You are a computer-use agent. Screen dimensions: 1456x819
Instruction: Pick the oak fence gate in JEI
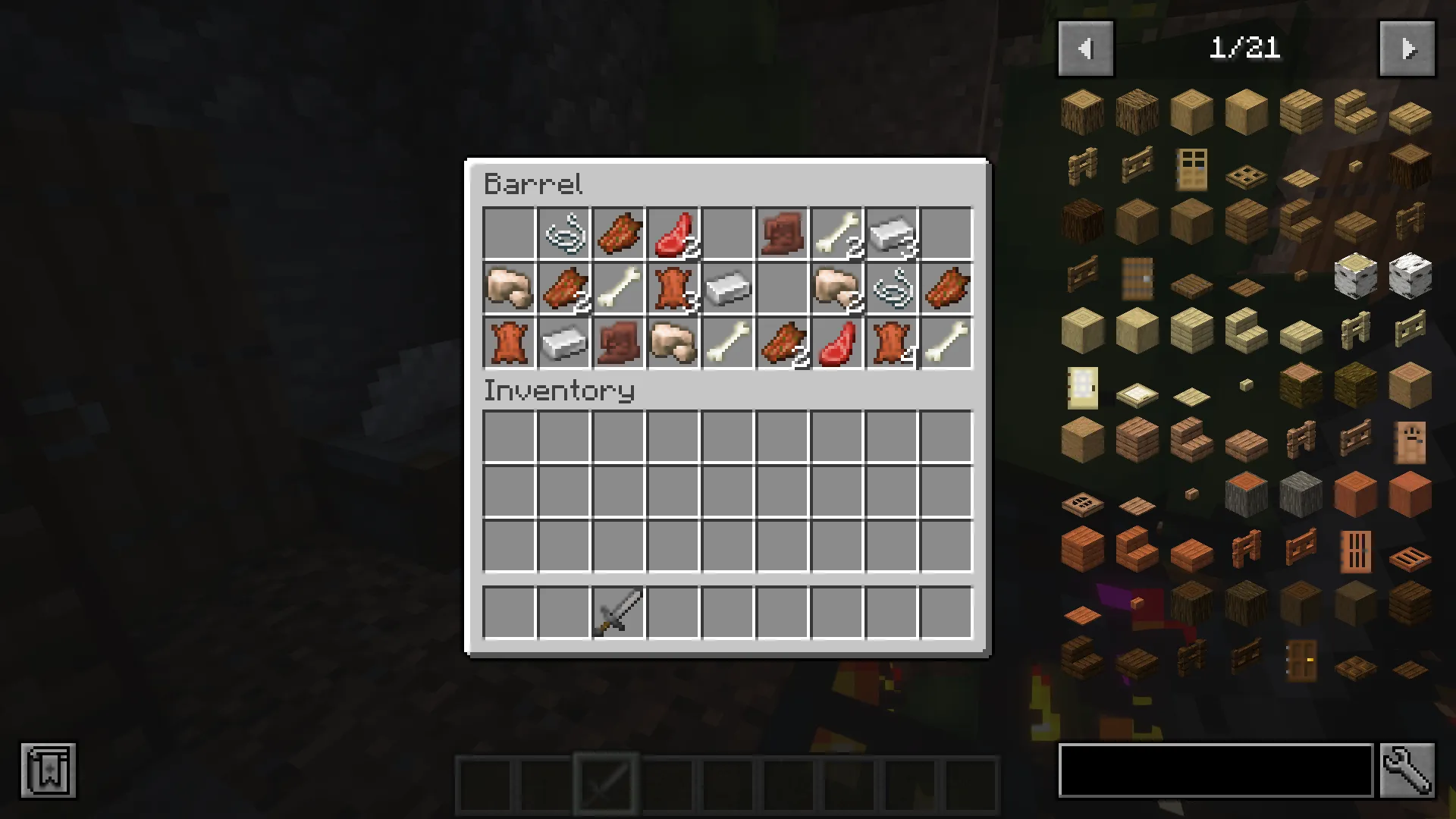coord(1136,165)
